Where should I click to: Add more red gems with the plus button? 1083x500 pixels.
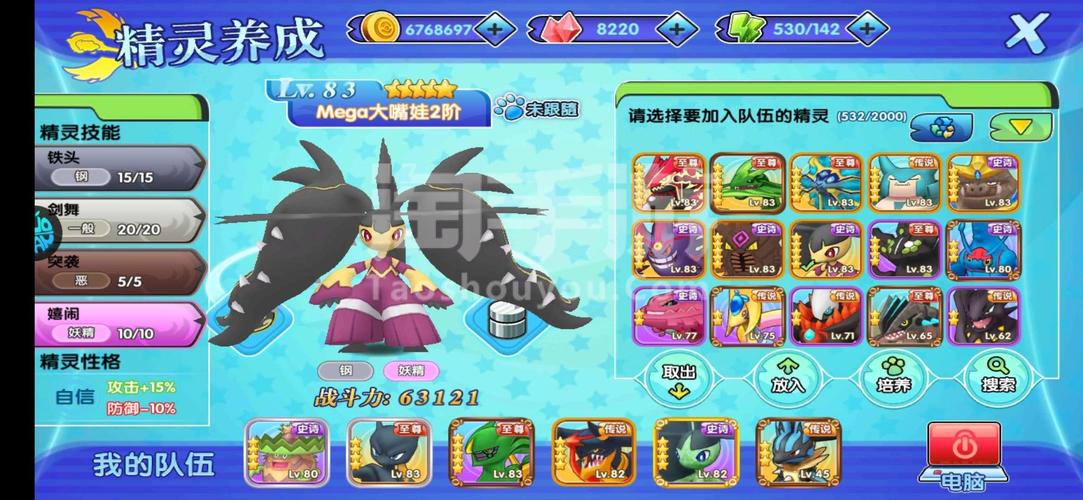pos(676,29)
